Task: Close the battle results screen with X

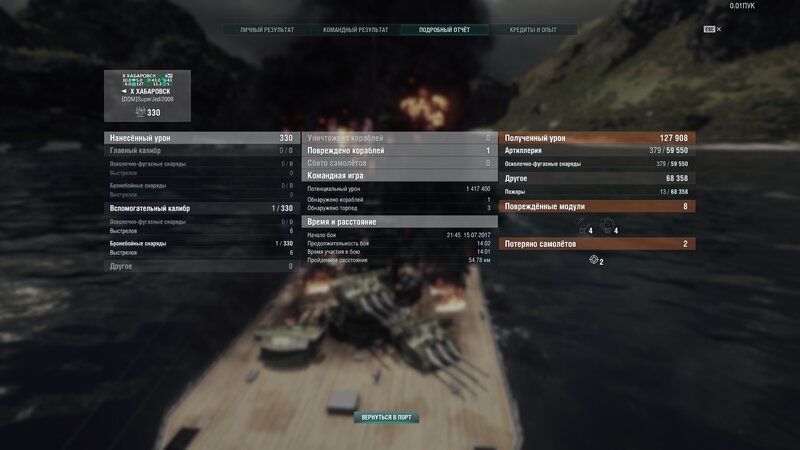Action: 718,30
